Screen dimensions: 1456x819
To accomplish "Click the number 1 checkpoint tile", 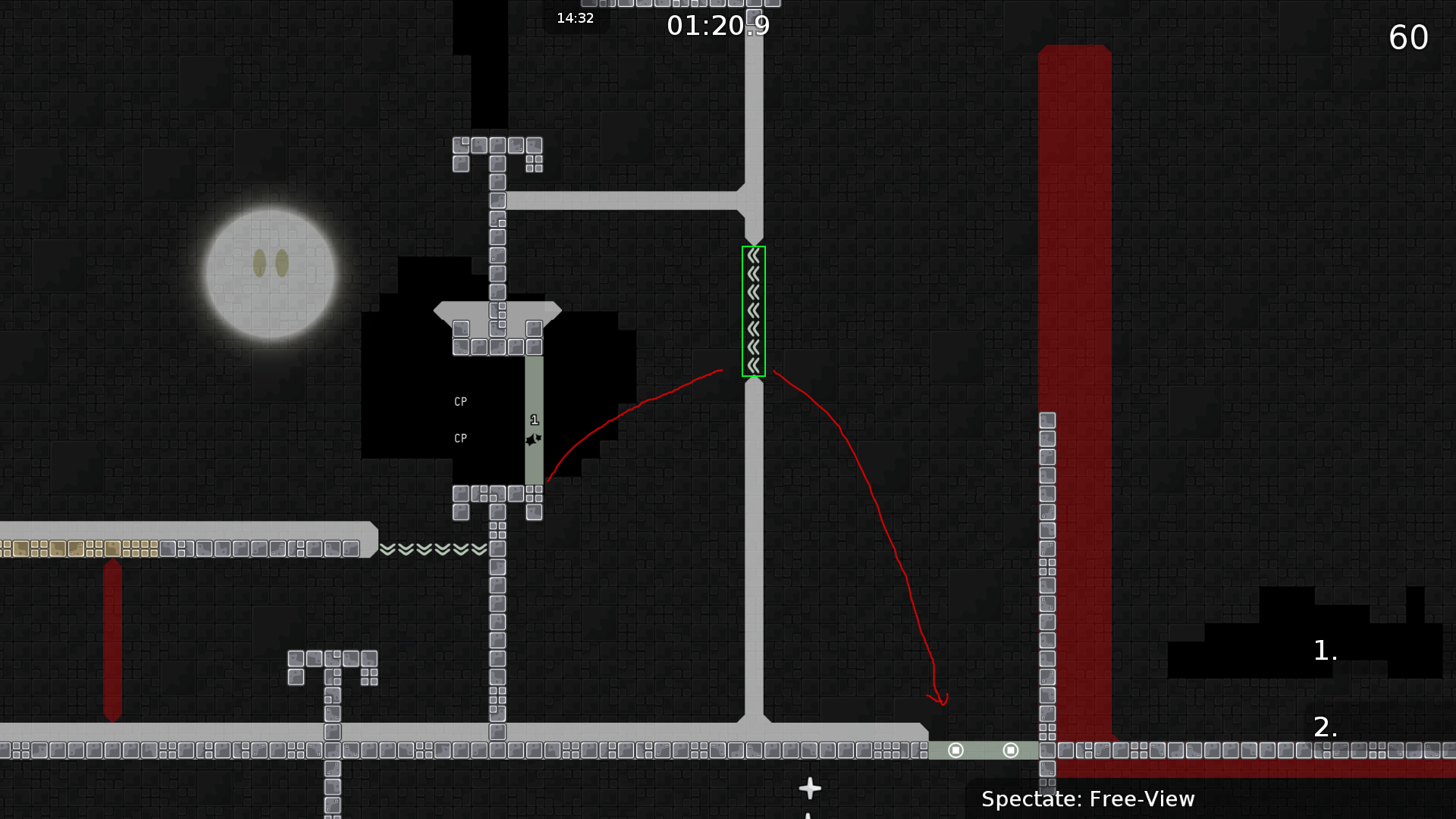I will [533, 418].
